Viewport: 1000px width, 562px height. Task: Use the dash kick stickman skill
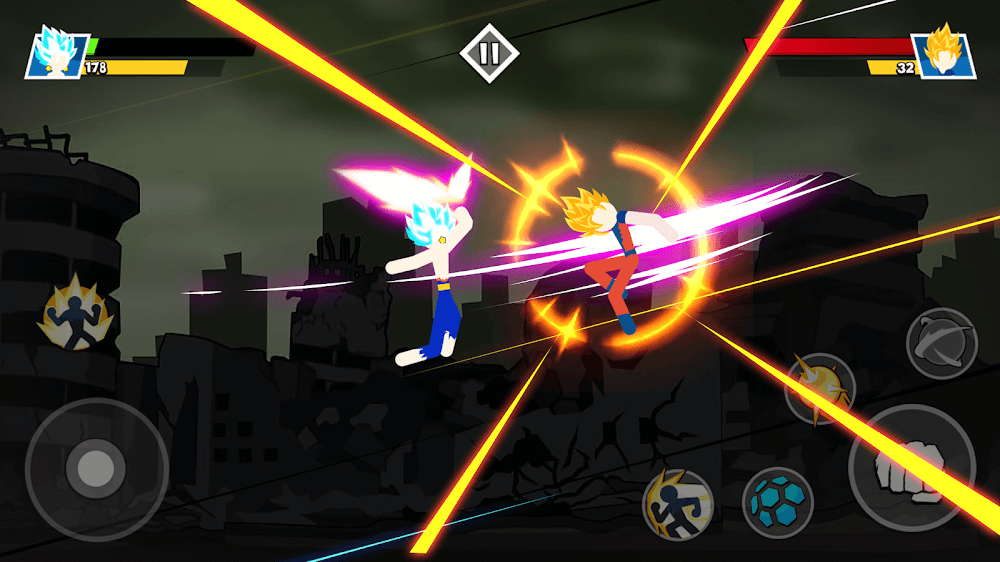click(677, 503)
